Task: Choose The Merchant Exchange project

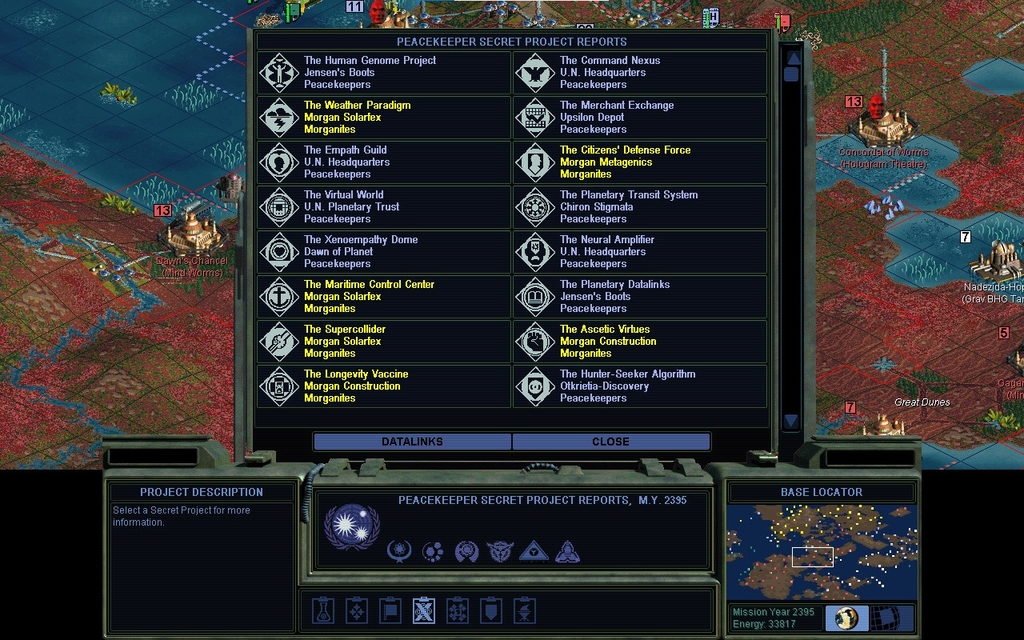Action: [x=640, y=118]
